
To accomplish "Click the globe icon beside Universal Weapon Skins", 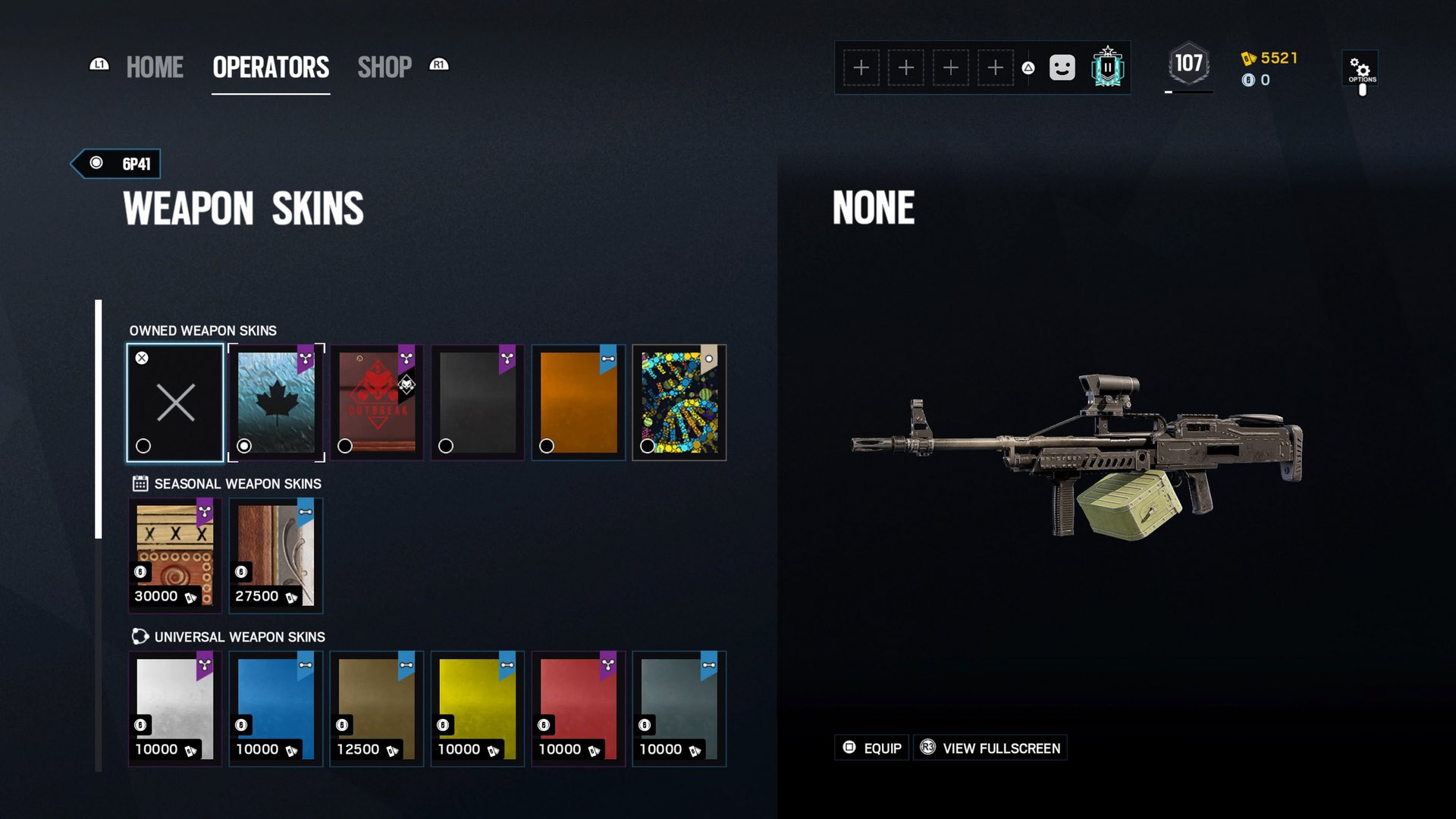I will [139, 637].
